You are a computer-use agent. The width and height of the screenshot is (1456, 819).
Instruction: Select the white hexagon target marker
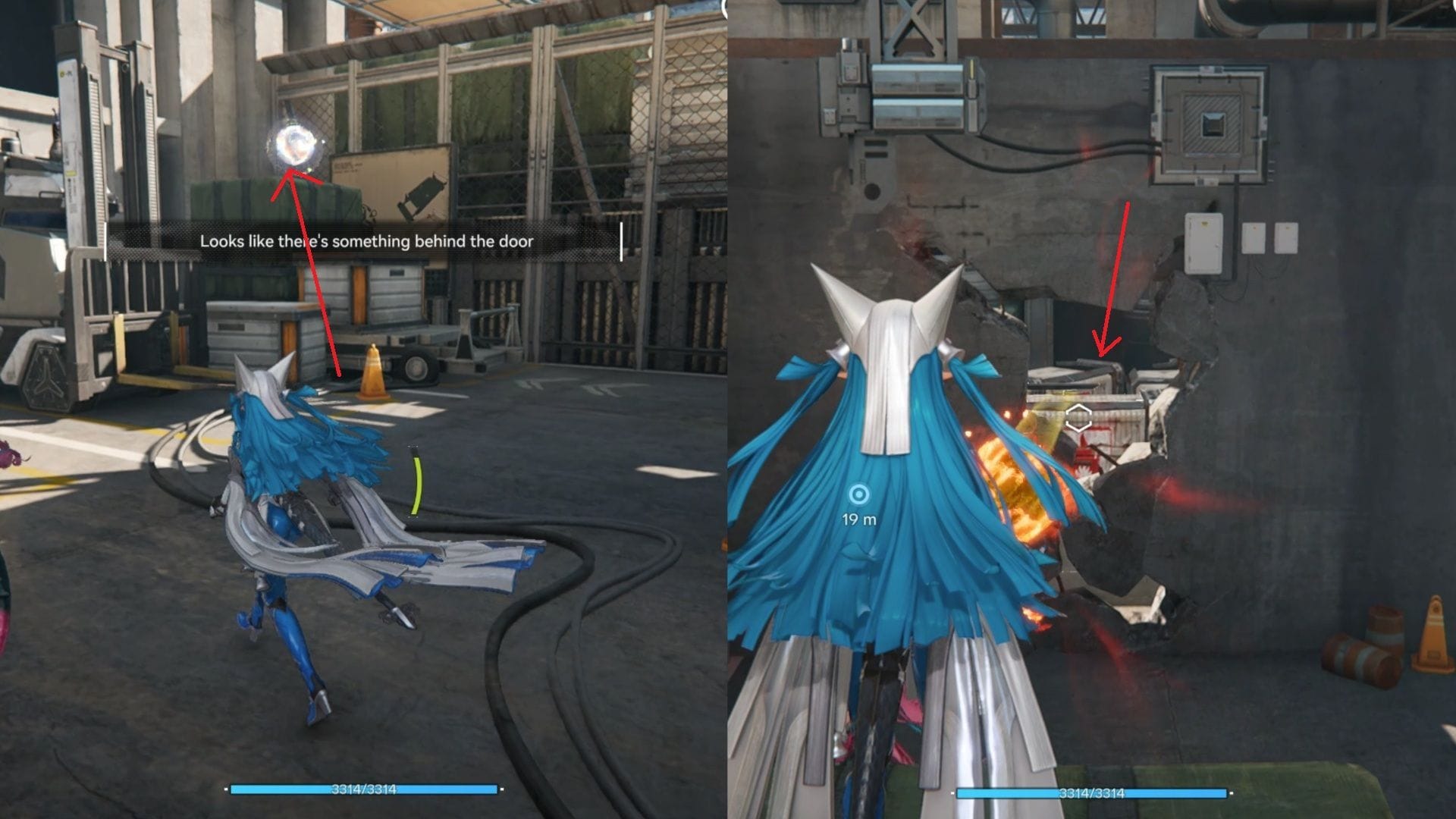[1078, 418]
